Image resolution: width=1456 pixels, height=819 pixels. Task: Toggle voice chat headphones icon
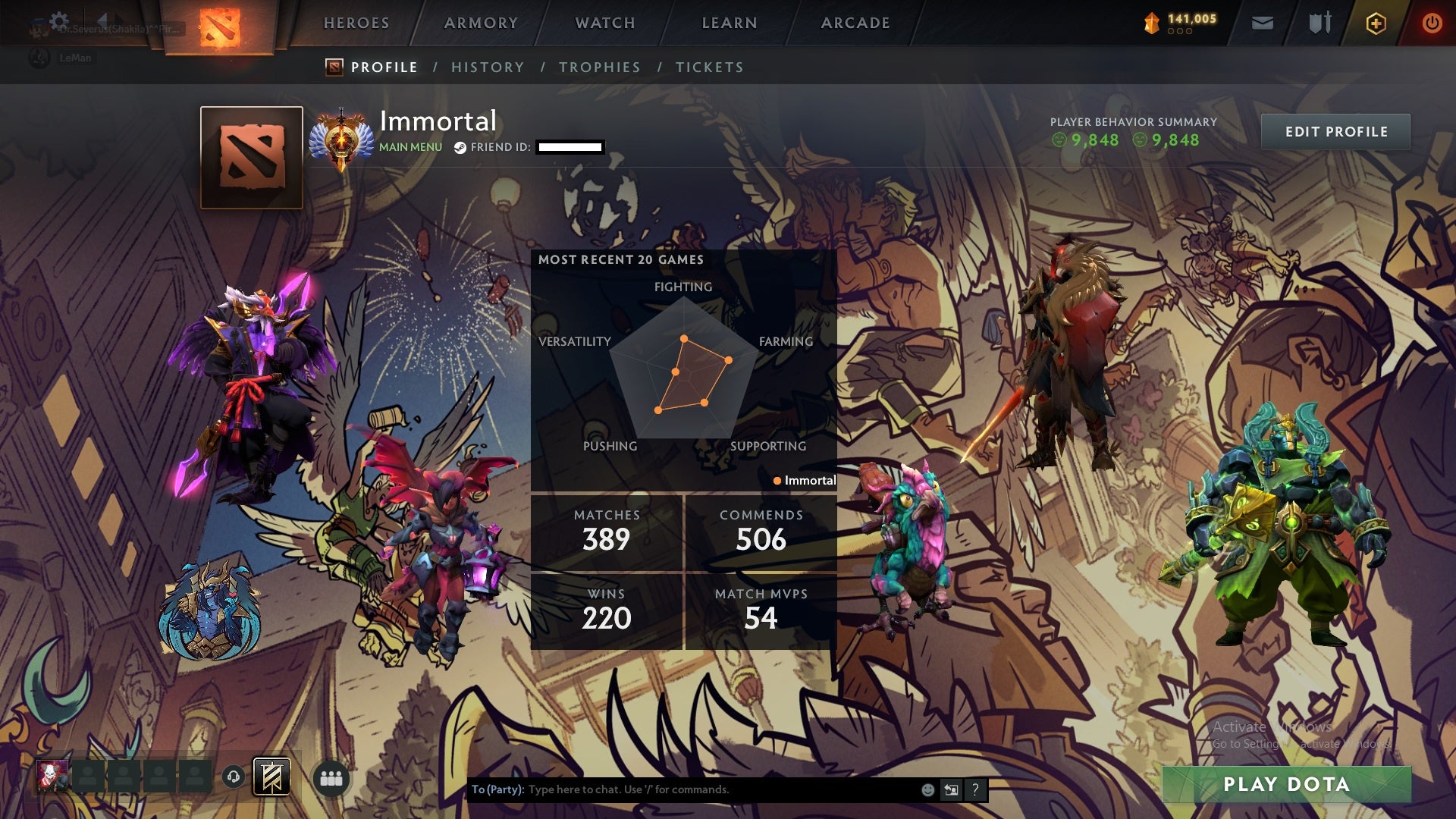pyautogui.click(x=235, y=777)
